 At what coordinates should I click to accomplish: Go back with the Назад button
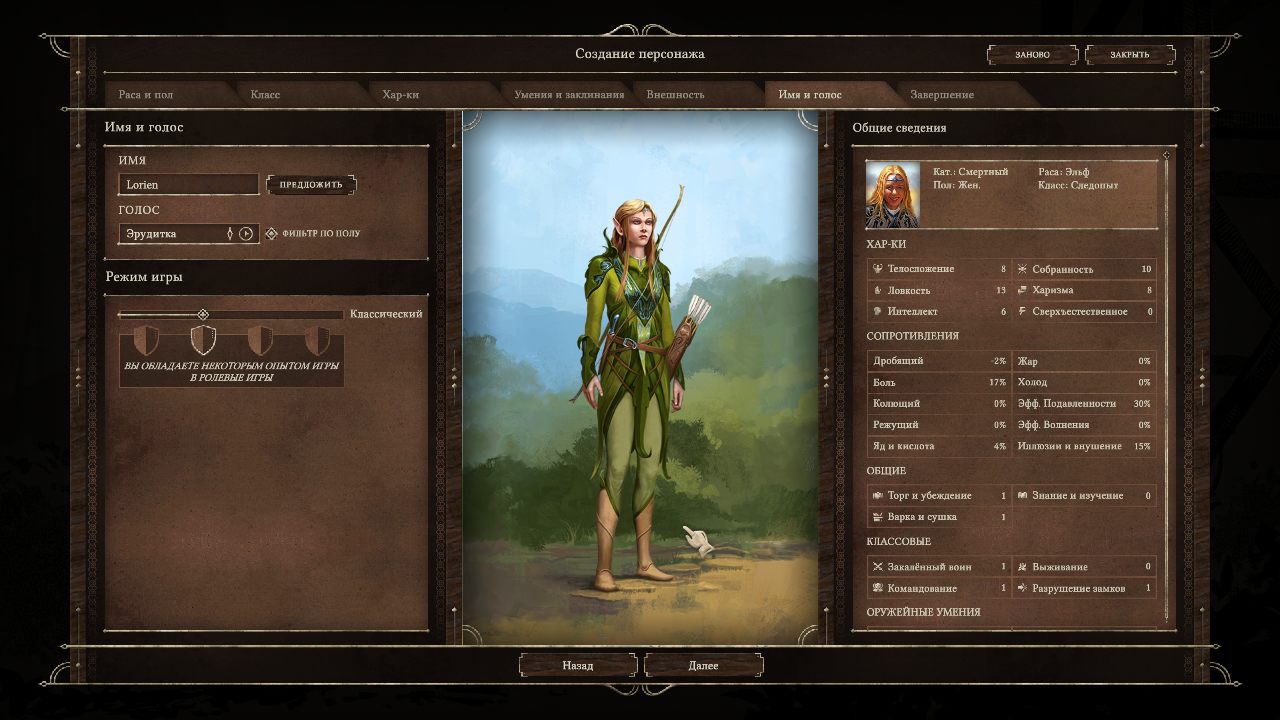pos(578,666)
